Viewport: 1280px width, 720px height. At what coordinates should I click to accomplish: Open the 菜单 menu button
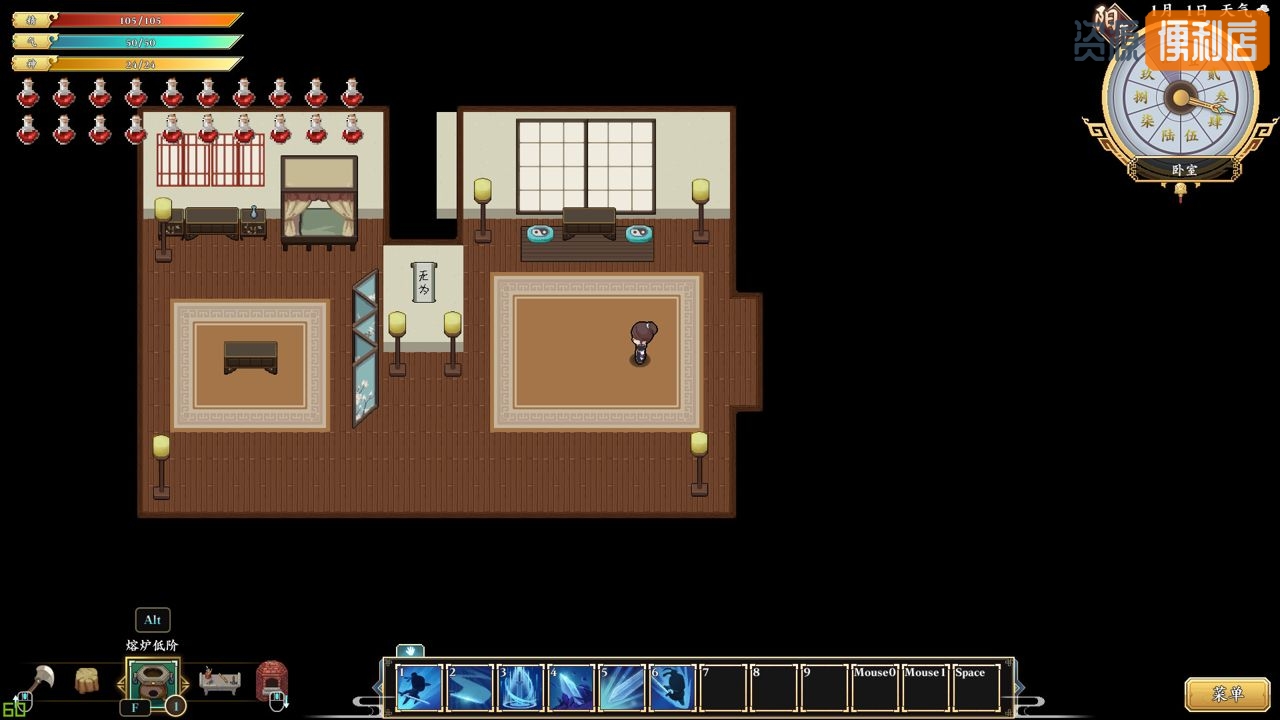(1227, 693)
